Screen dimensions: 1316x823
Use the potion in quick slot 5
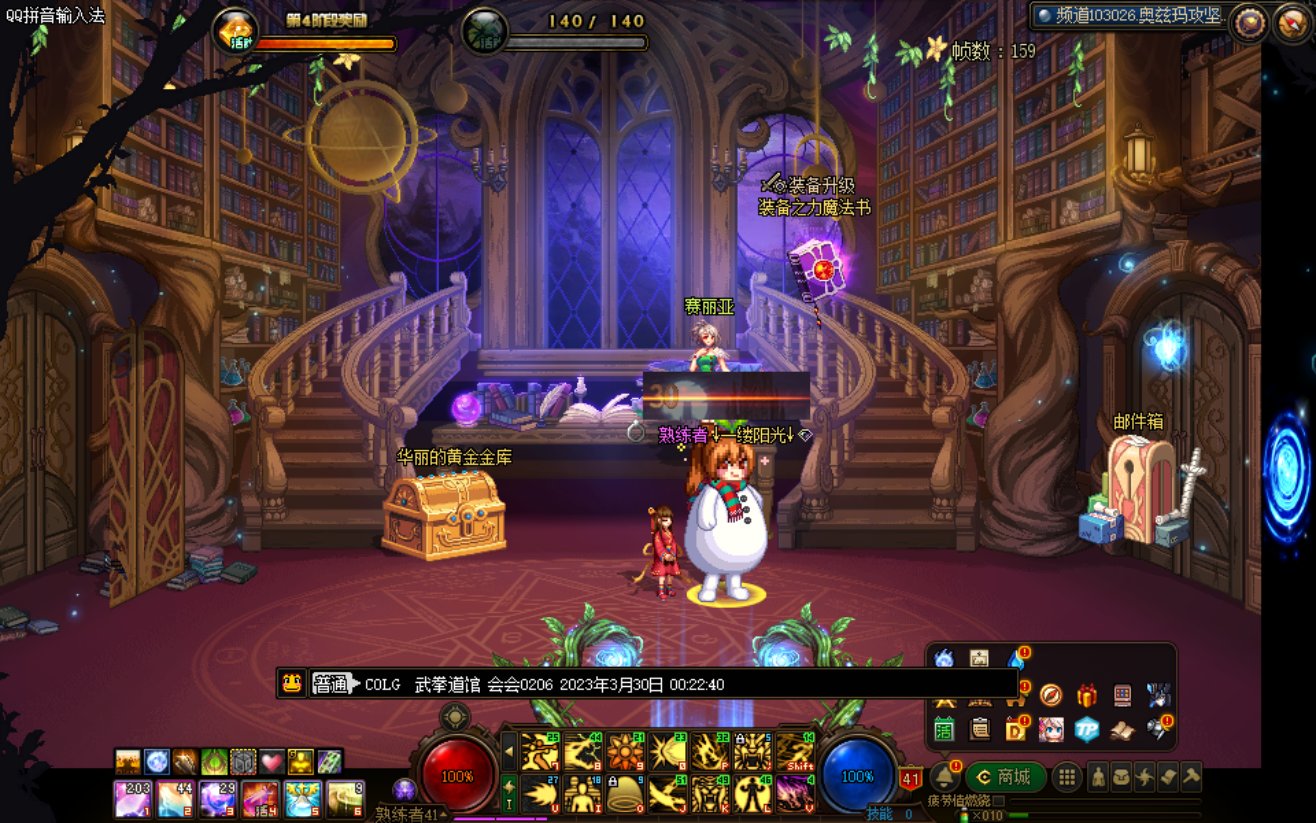click(301, 800)
